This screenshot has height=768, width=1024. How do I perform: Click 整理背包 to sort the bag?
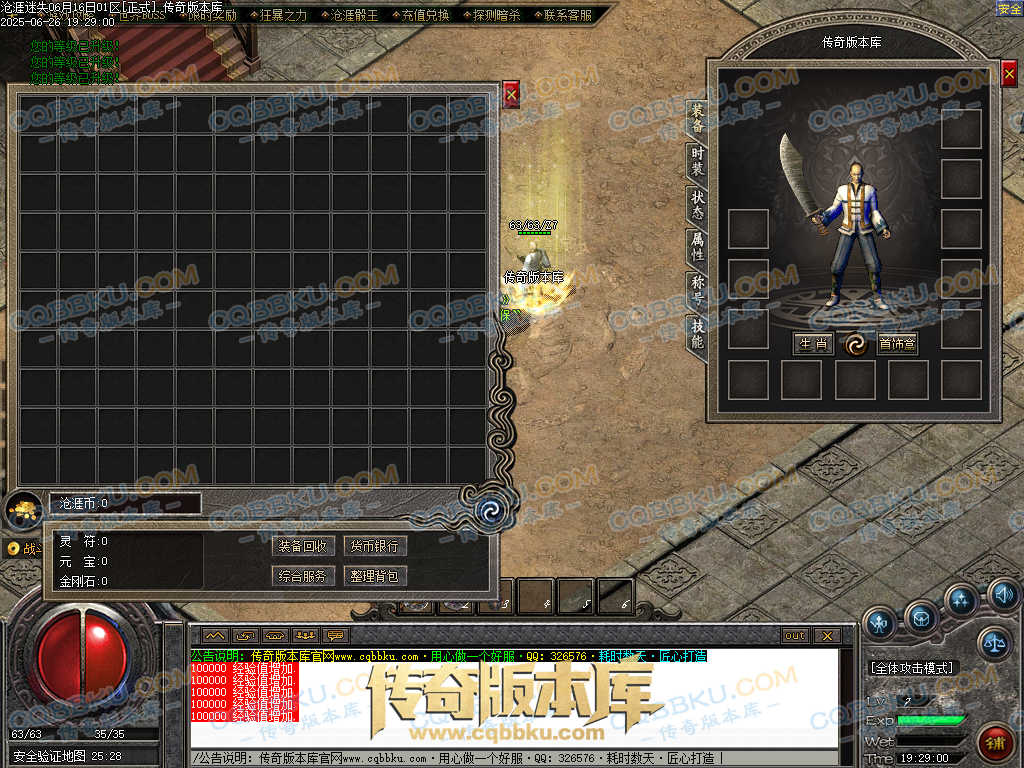pyautogui.click(x=375, y=576)
